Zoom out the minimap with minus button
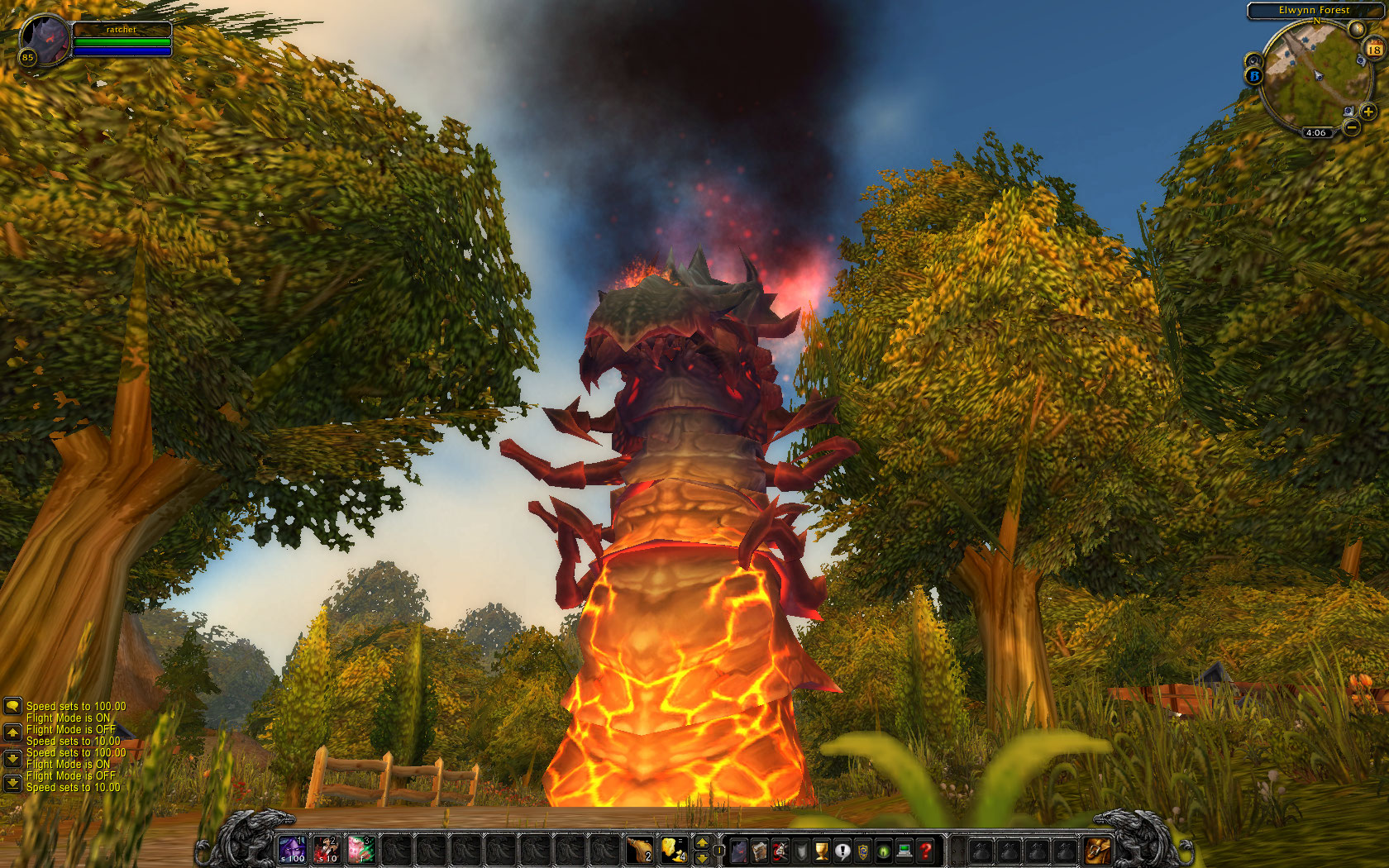The width and height of the screenshot is (1389, 868). [1351, 127]
